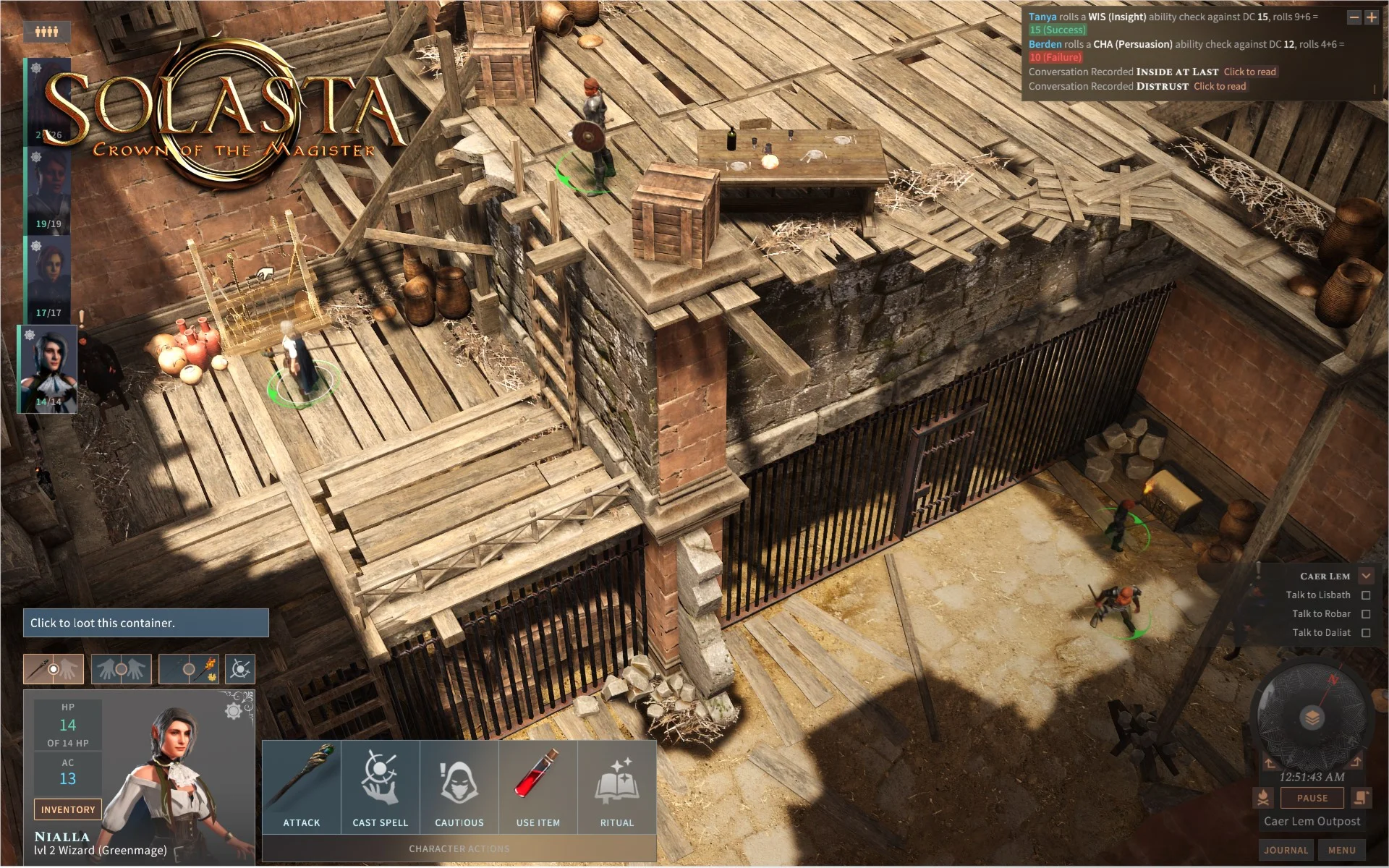The image size is (1389, 868).
Task: Select the 17/17 HP party portrait
Action: 48,278
